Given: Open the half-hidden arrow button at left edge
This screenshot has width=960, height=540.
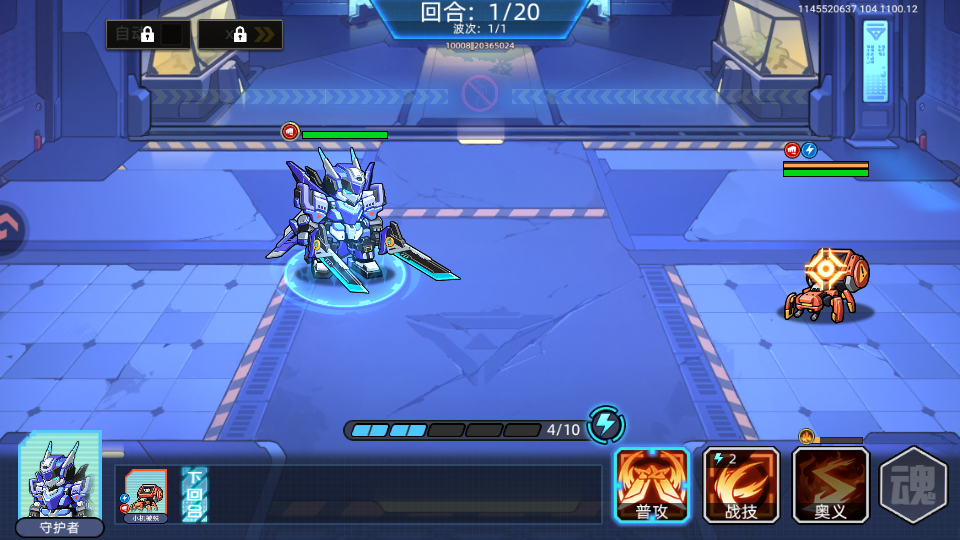Looking at the screenshot, I should click(x=10, y=229).
